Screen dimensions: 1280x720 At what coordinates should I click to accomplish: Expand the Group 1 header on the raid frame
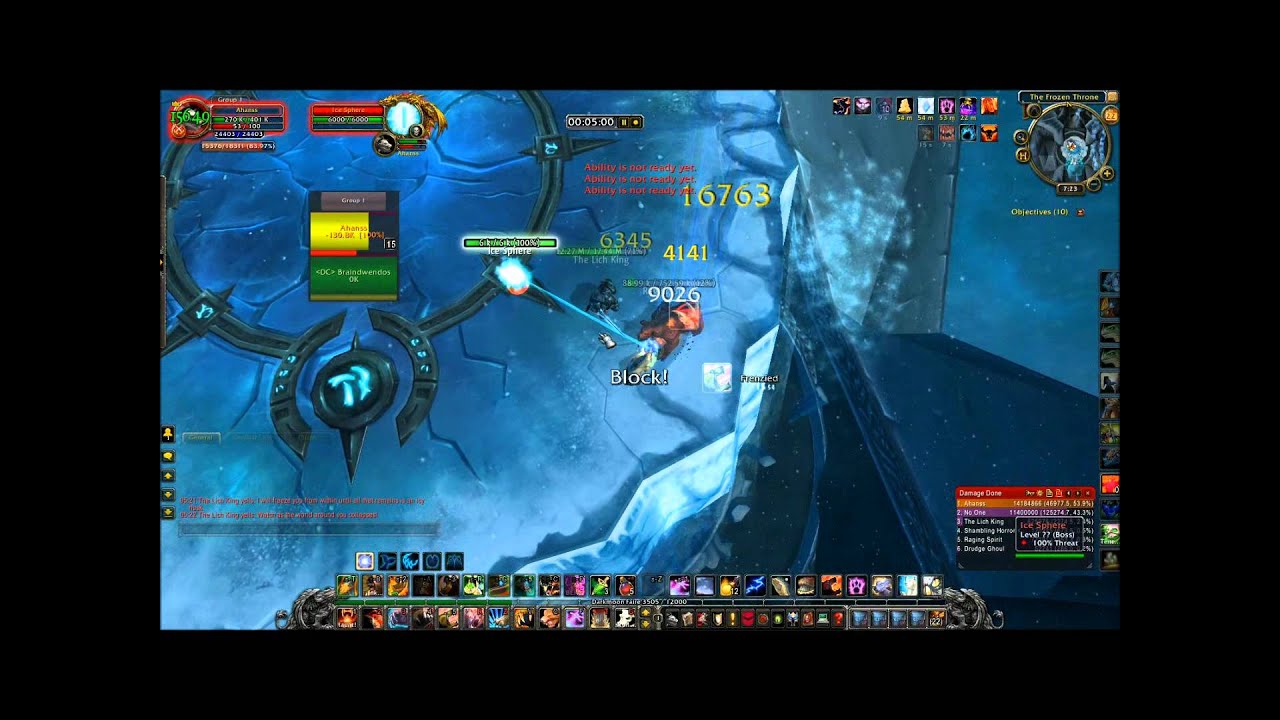354,200
